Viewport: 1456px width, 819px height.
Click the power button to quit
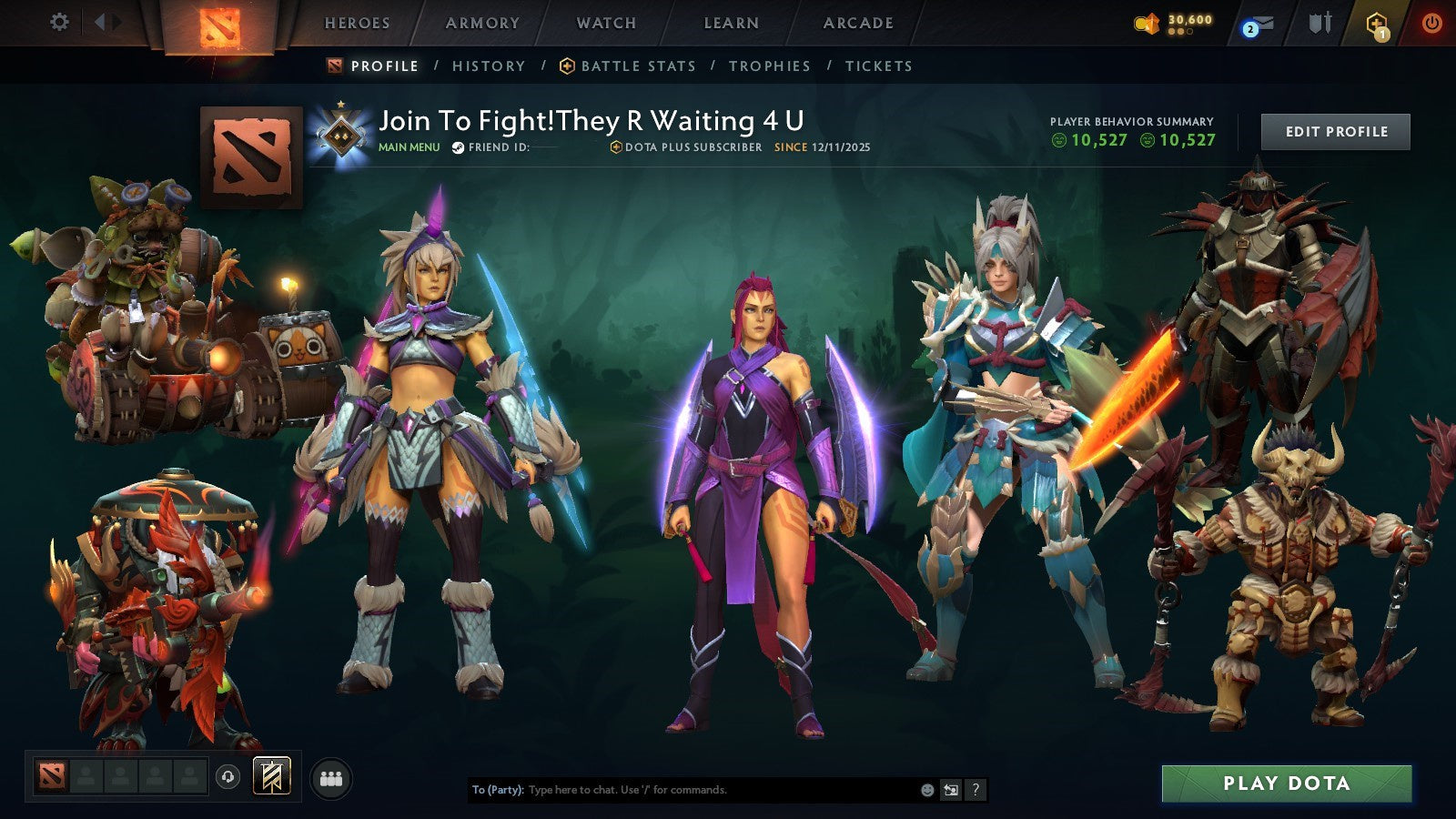coord(1433,24)
